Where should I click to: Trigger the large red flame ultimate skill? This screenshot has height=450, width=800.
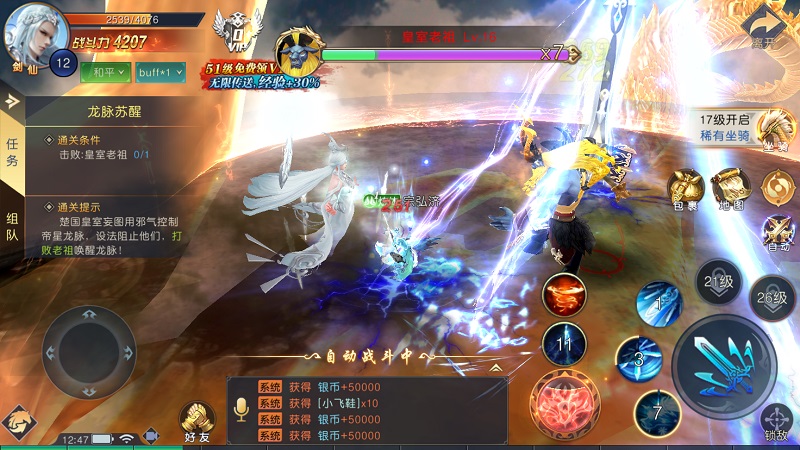tap(563, 403)
